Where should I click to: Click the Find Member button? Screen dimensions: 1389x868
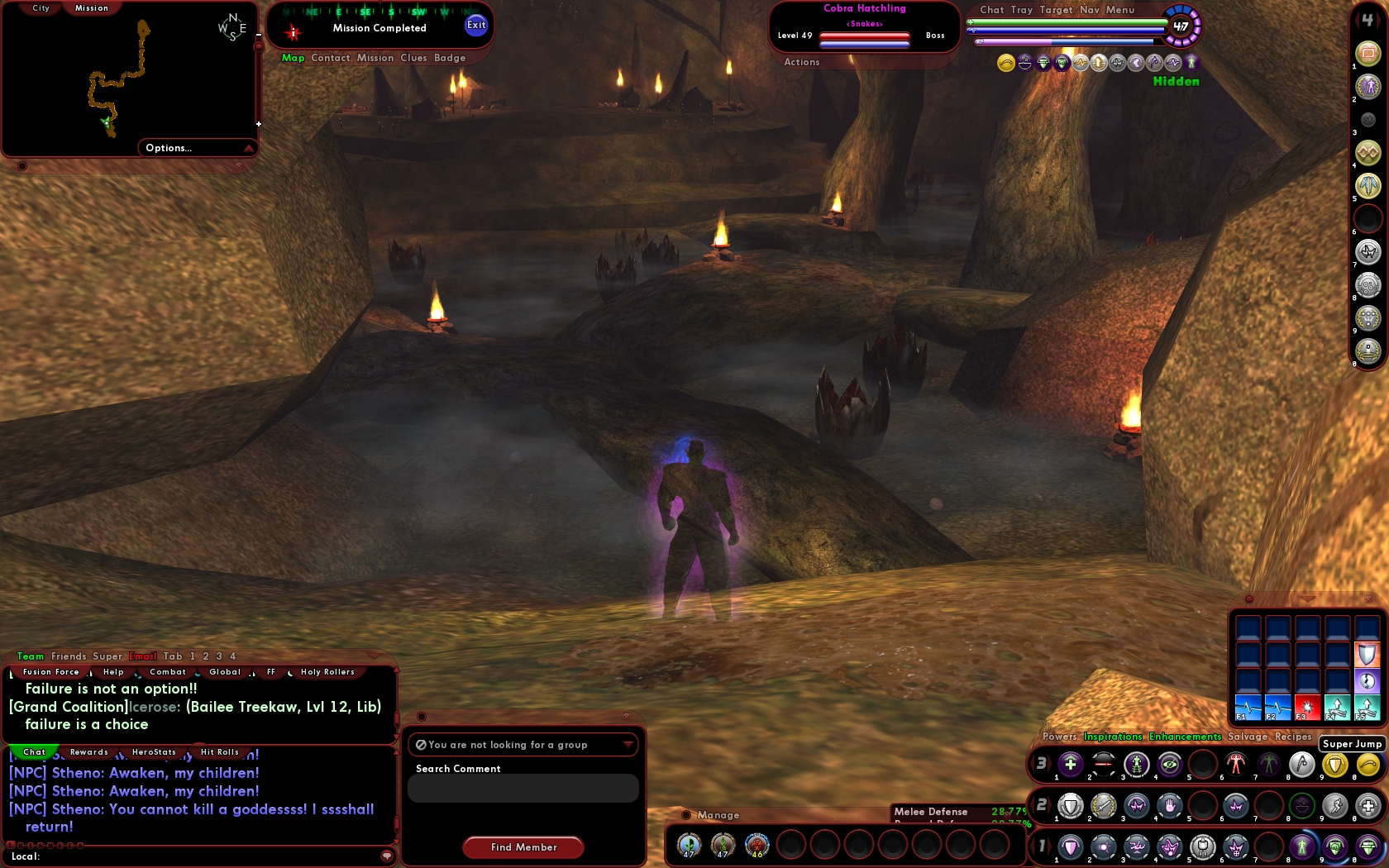coord(523,847)
